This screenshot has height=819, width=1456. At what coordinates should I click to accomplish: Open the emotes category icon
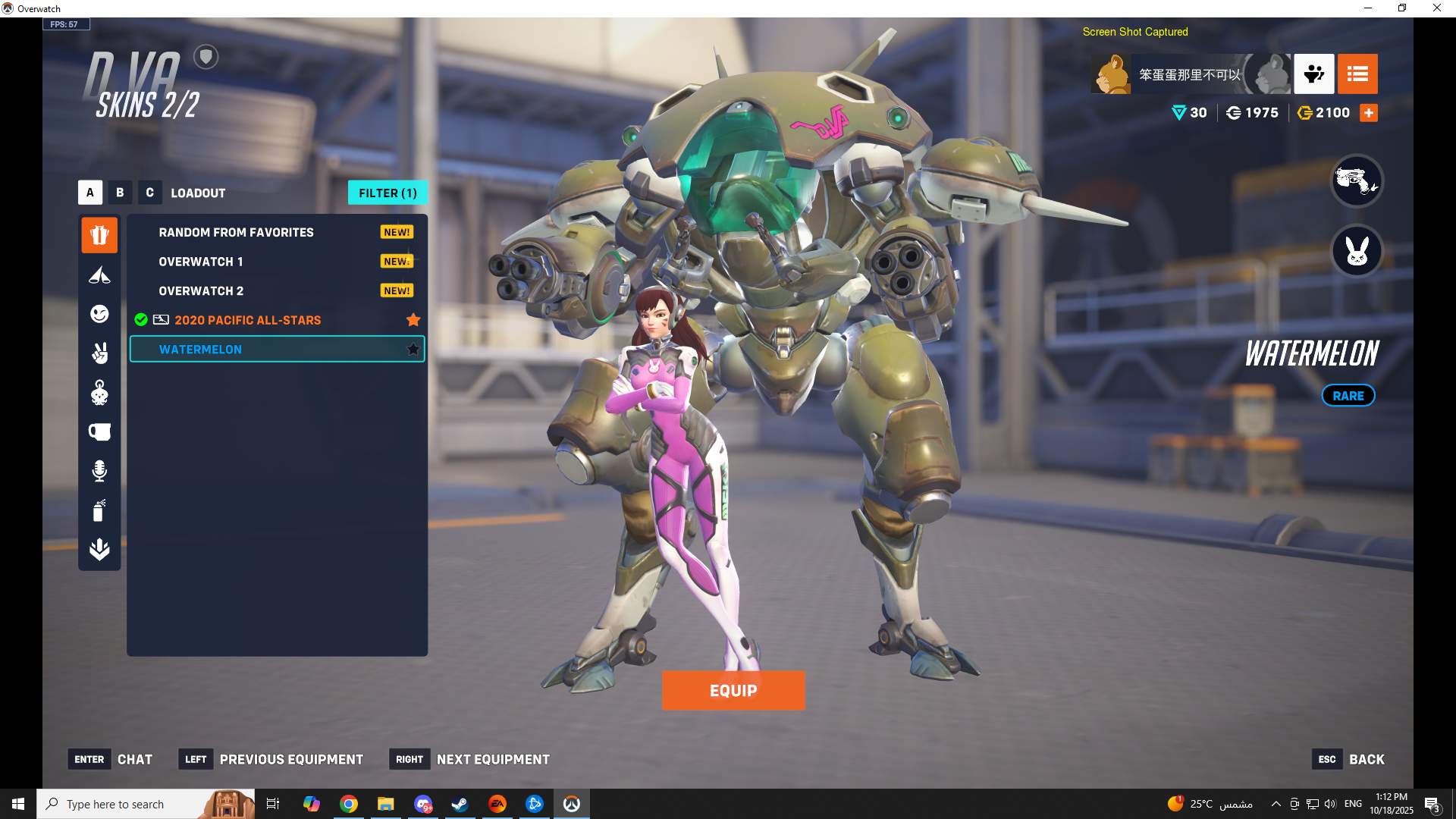99,314
